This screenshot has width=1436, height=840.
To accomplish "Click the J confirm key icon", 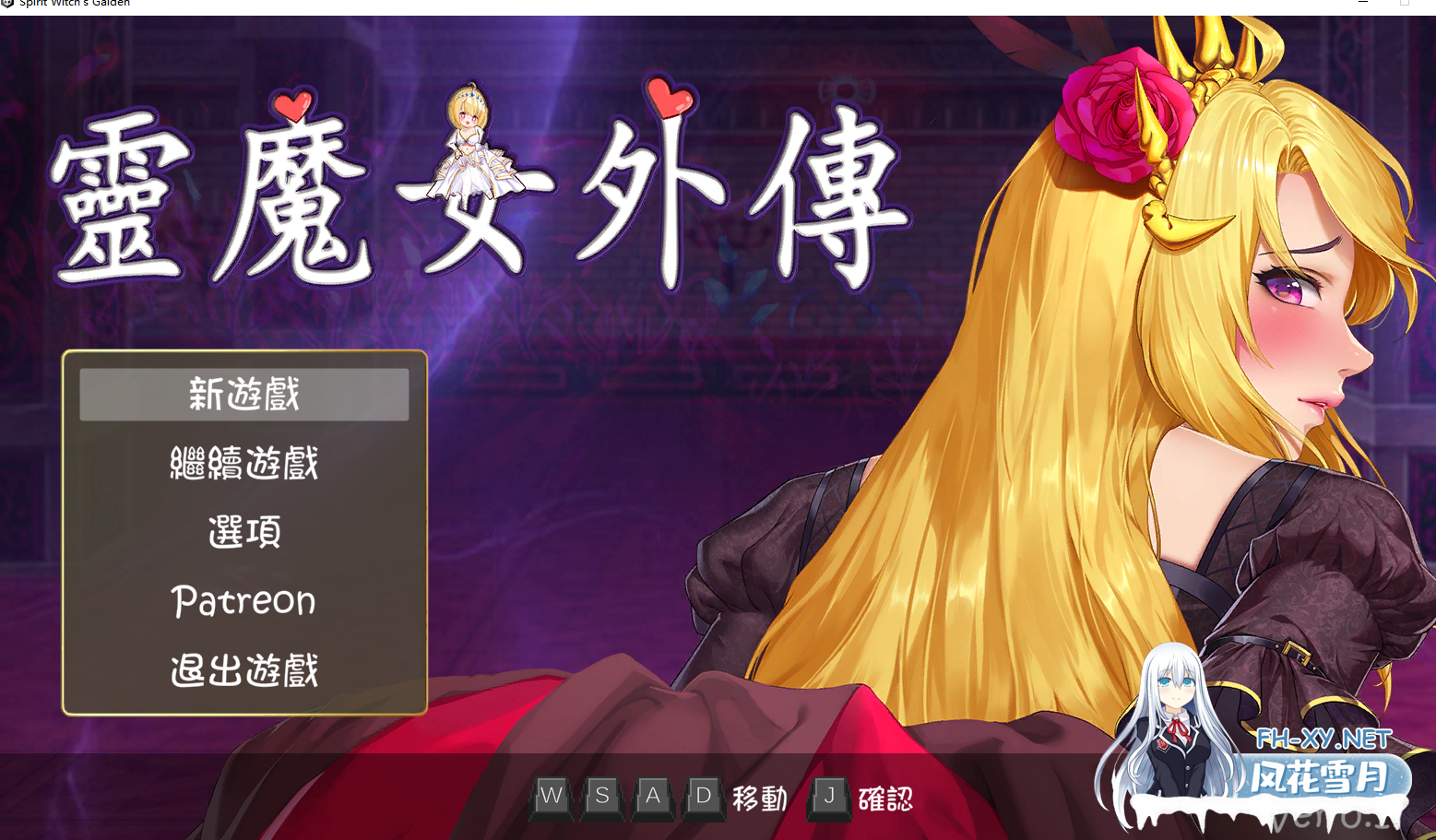I will tap(827, 797).
